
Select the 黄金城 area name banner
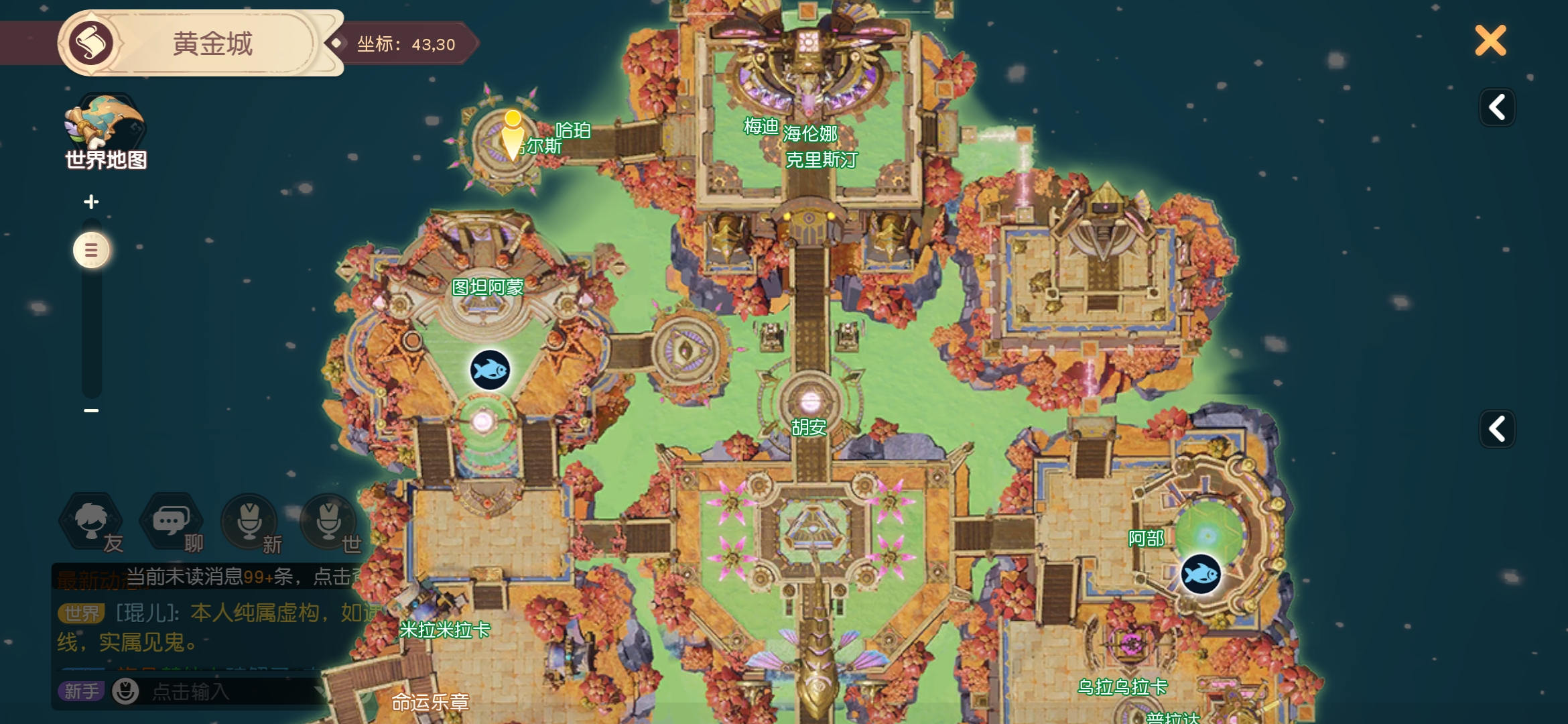[212, 44]
